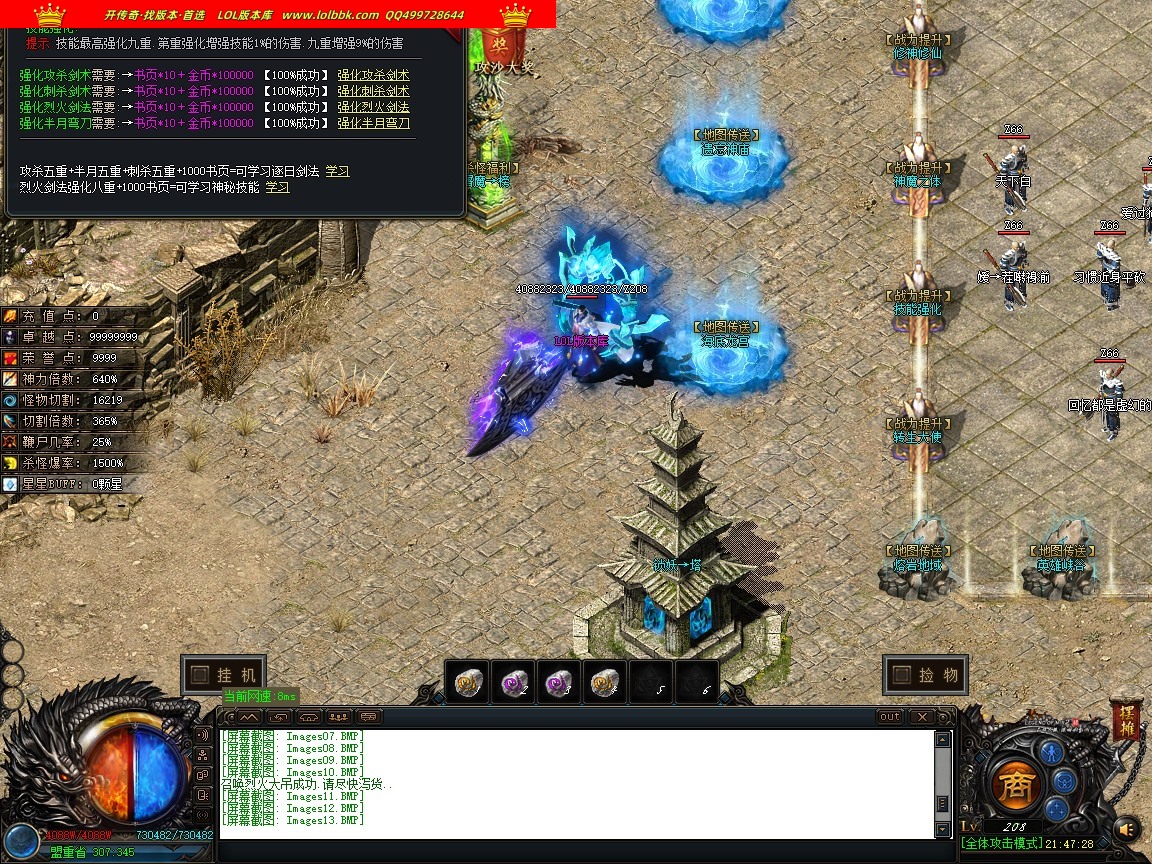
Task: Click 学习 link for 逐日剑法
Action: (337, 171)
